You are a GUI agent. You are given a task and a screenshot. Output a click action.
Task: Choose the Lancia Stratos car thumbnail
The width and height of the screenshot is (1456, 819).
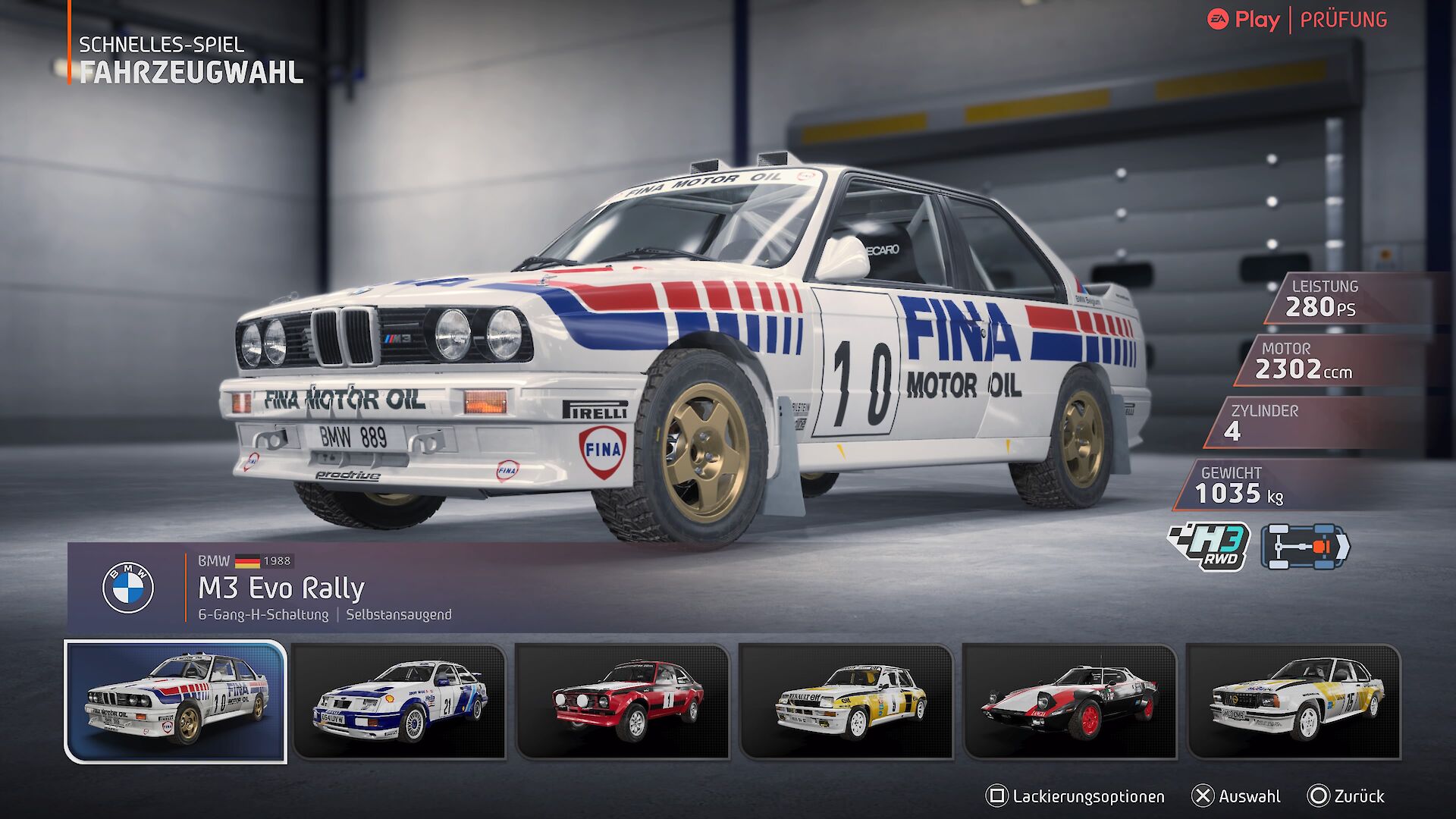1070,701
